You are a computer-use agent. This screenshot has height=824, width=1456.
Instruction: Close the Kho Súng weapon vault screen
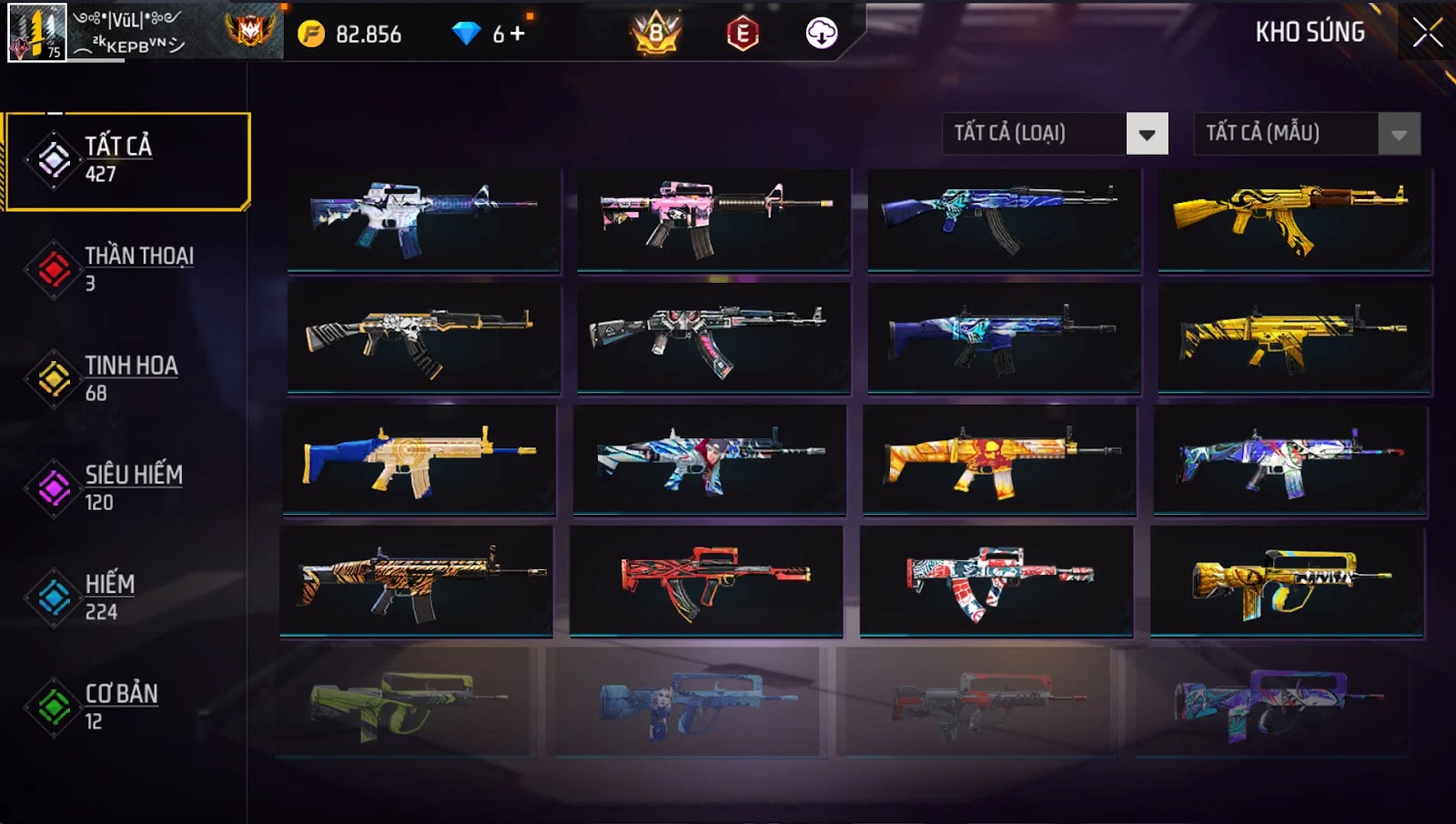(1427, 33)
